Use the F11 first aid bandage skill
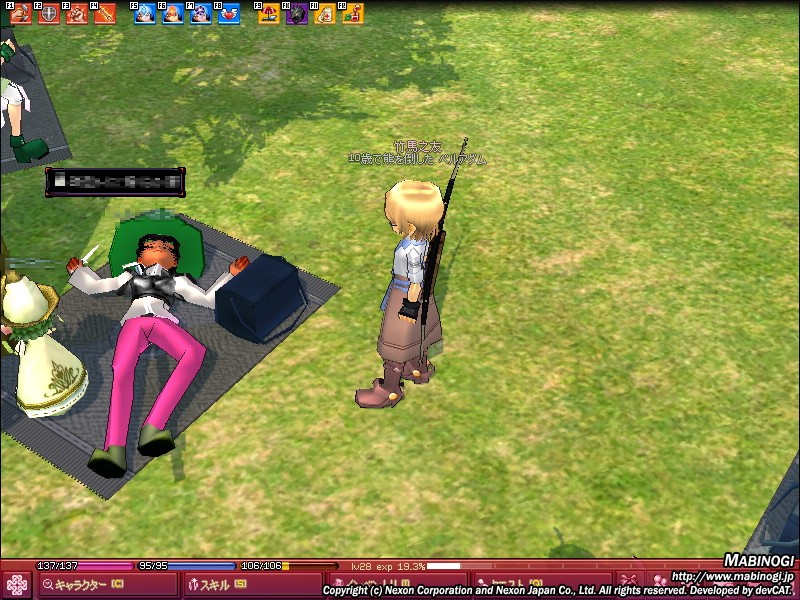 point(325,14)
